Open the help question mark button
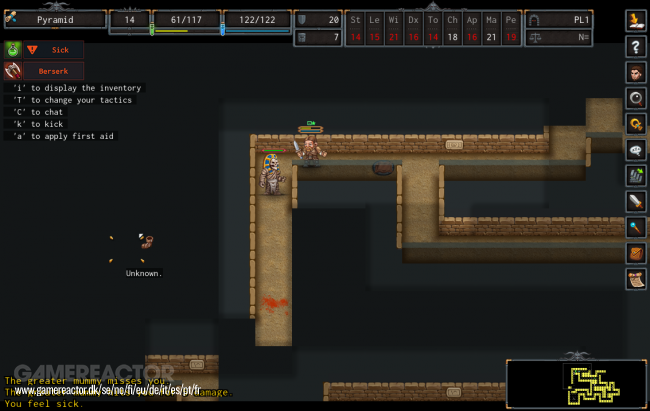The image size is (650, 411). tap(636, 46)
